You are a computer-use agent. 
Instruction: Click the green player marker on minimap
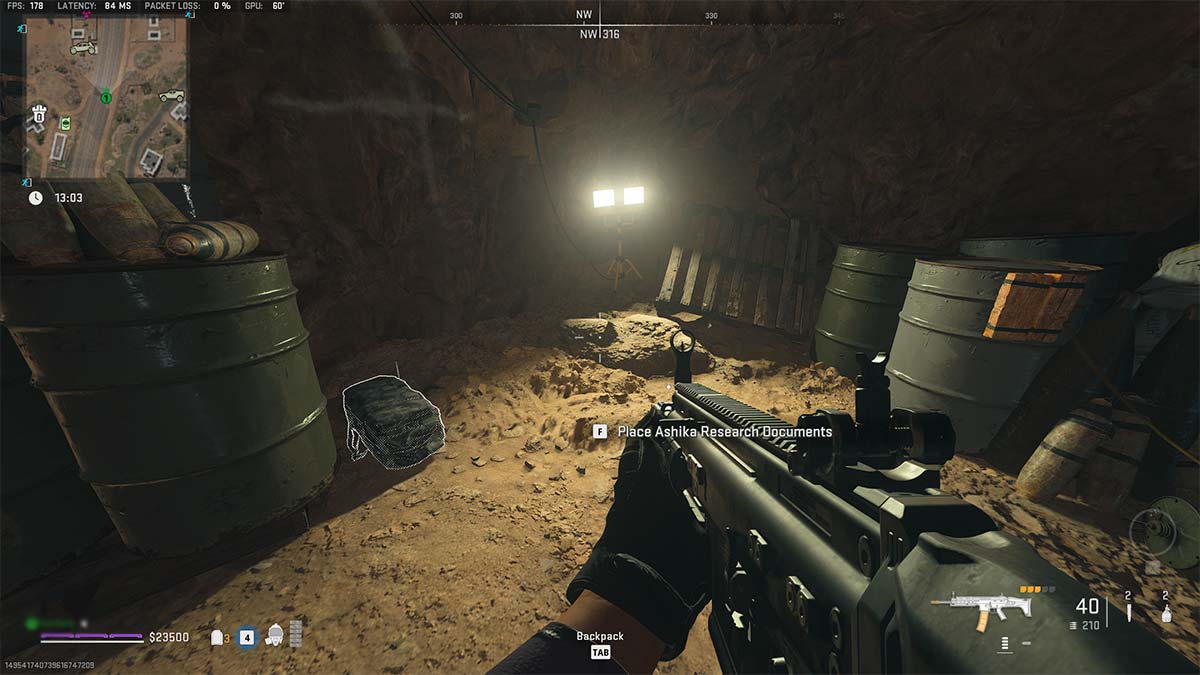[105, 97]
